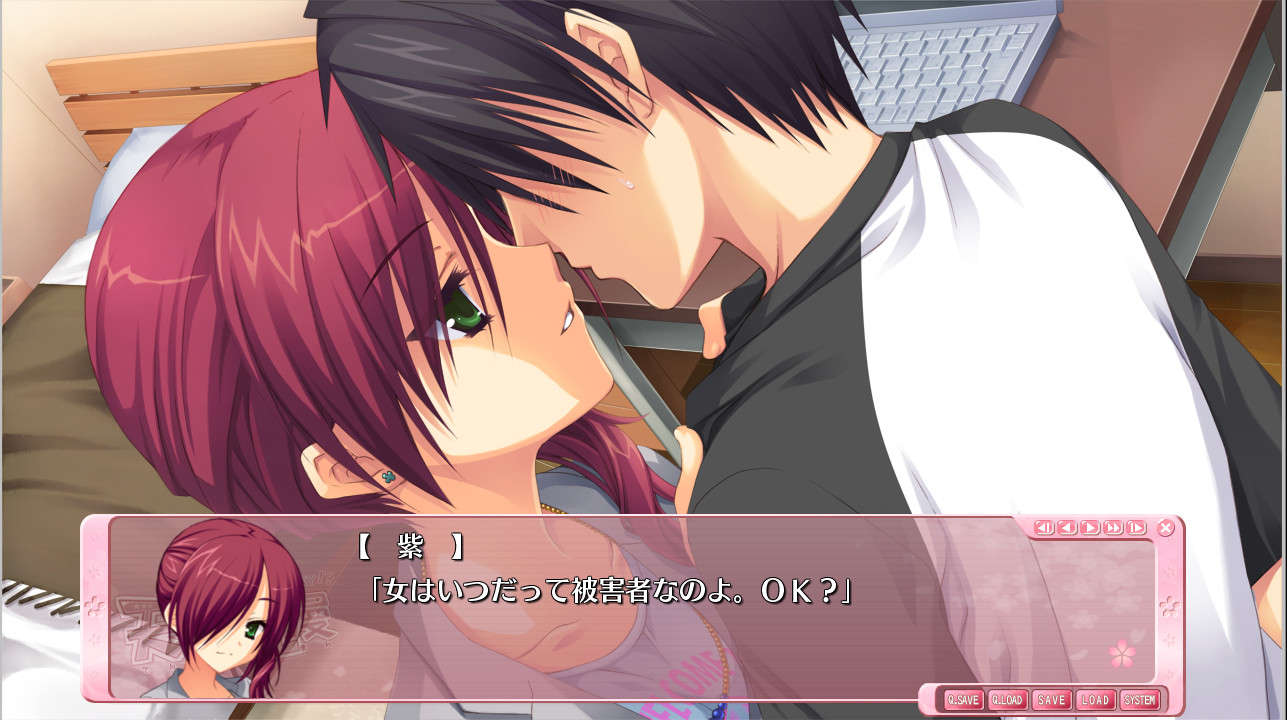The width and height of the screenshot is (1287, 720).
Task: Open the SYSTEM settings menu
Action: pos(1139,700)
